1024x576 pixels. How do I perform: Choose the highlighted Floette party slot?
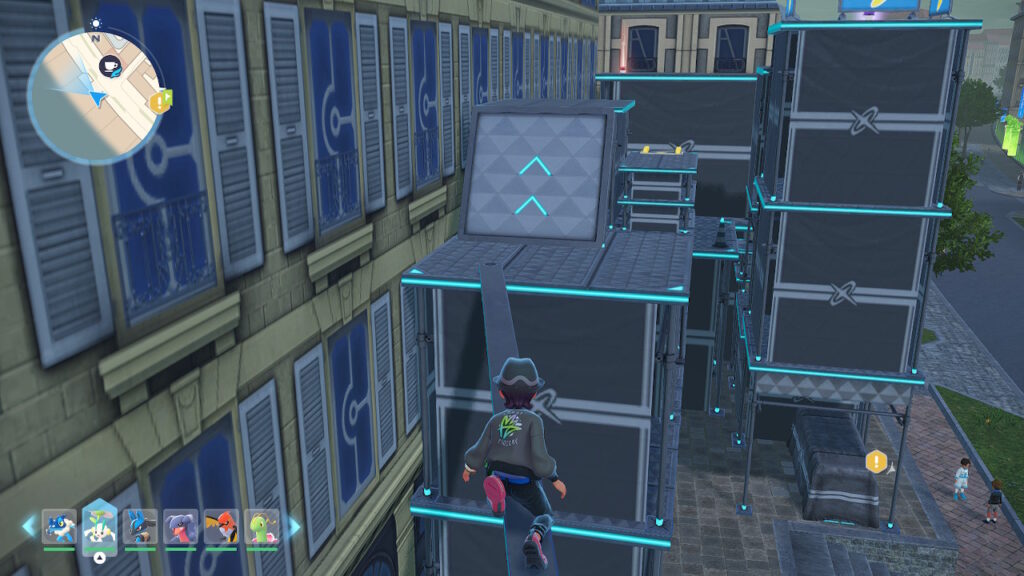pyautogui.click(x=100, y=526)
